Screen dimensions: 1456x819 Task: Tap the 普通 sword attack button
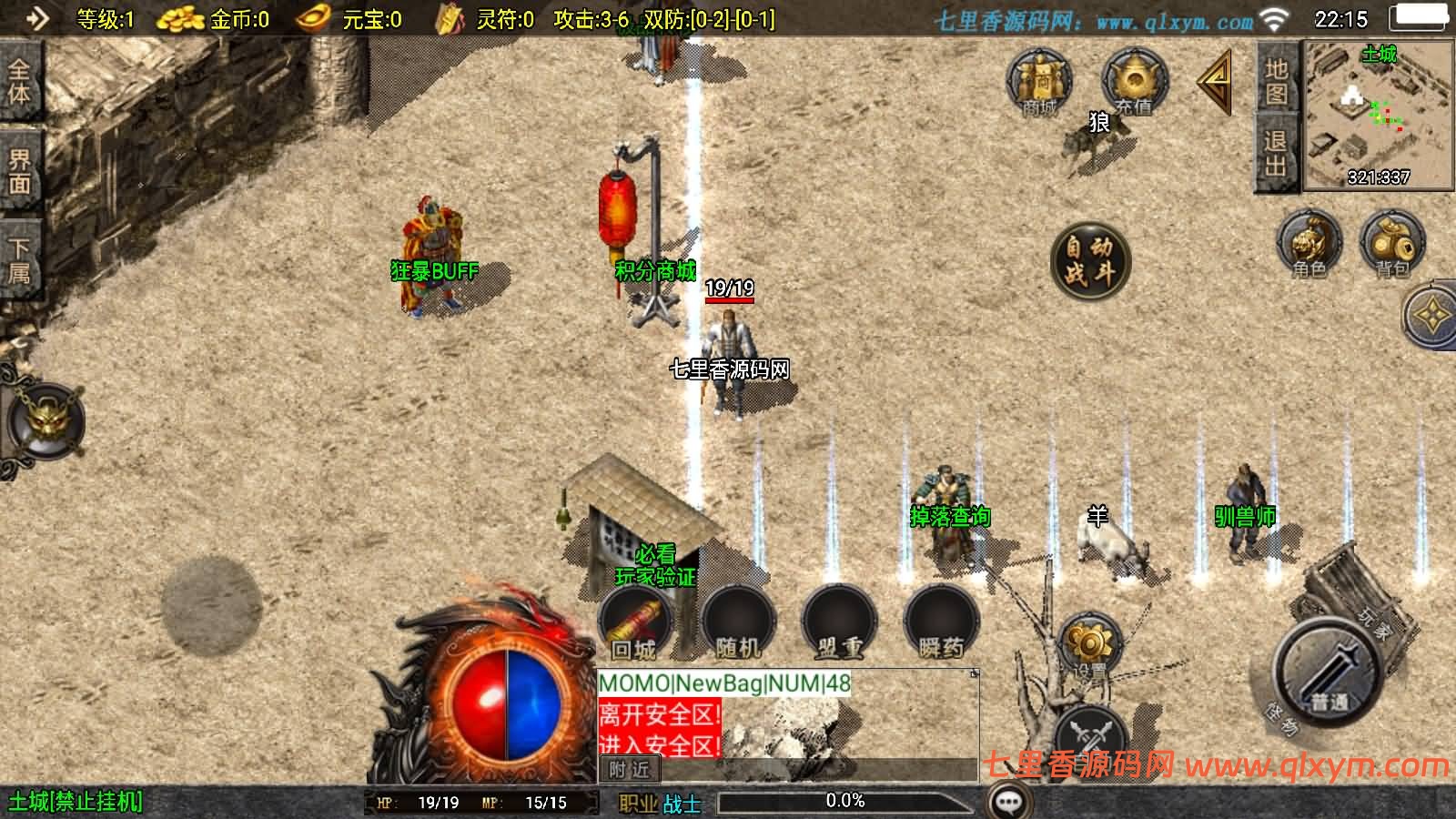[1330, 672]
